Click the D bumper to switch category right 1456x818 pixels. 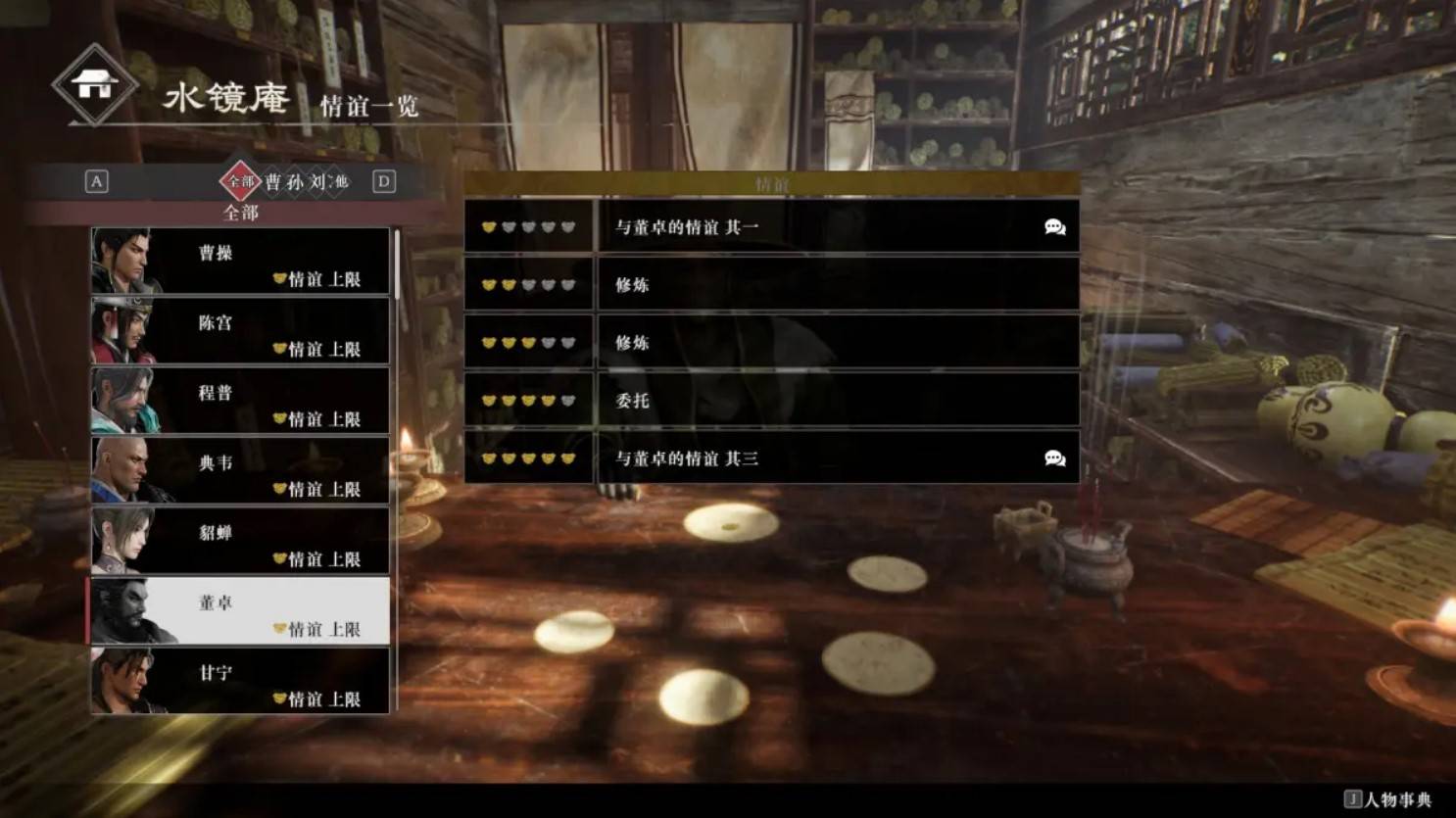pyautogui.click(x=384, y=182)
